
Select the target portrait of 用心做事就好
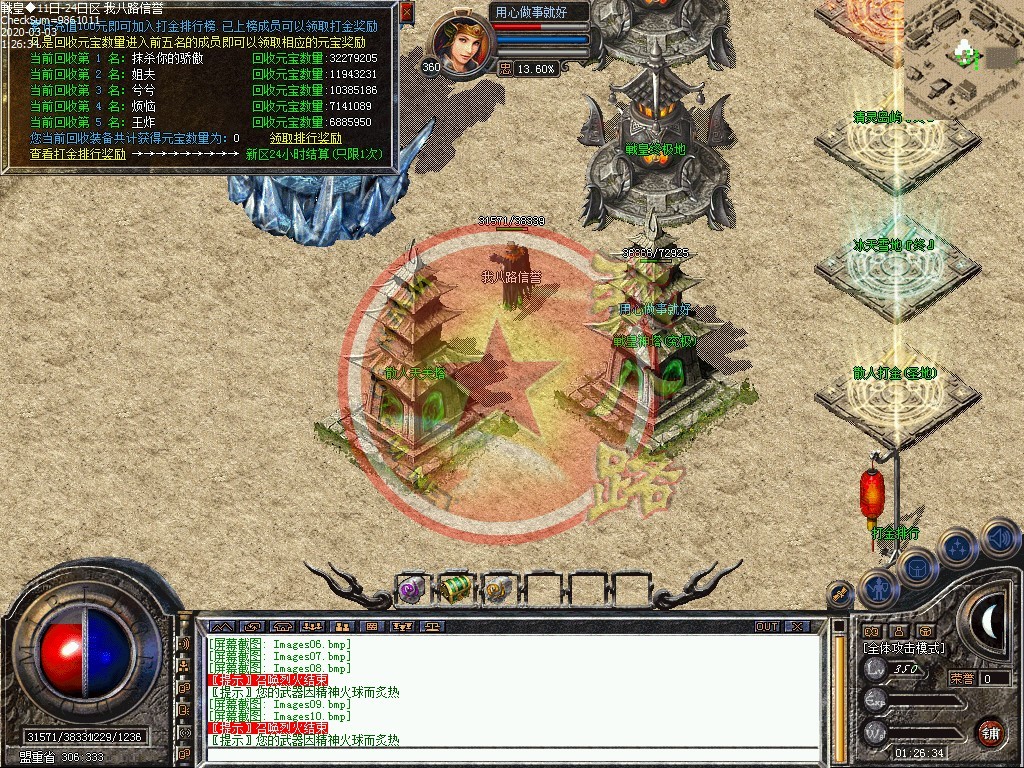point(461,42)
